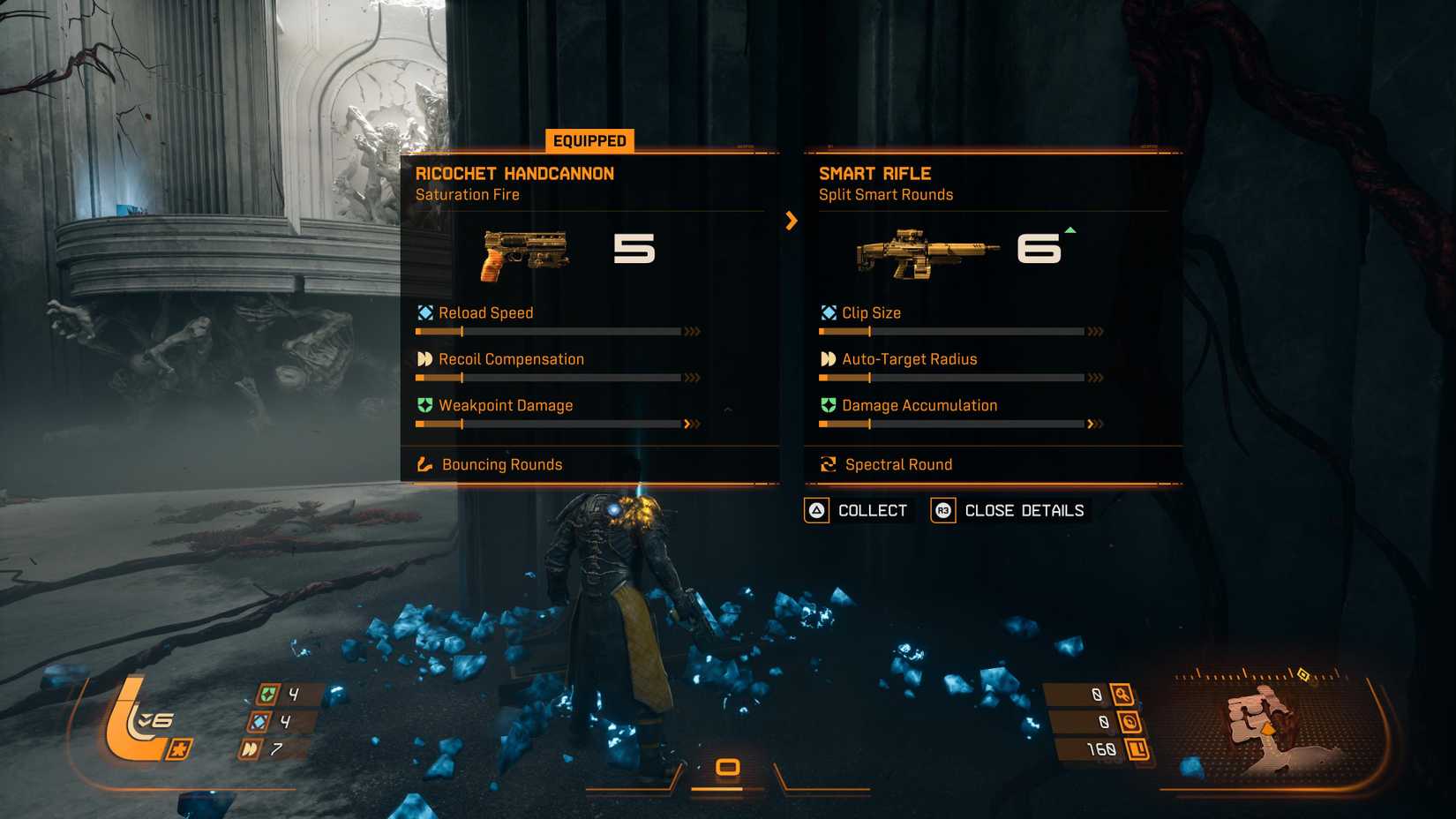Click the upgrade arrow next to level 6
The height and width of the screenshot is (819, 1456).
[1069, 229]
